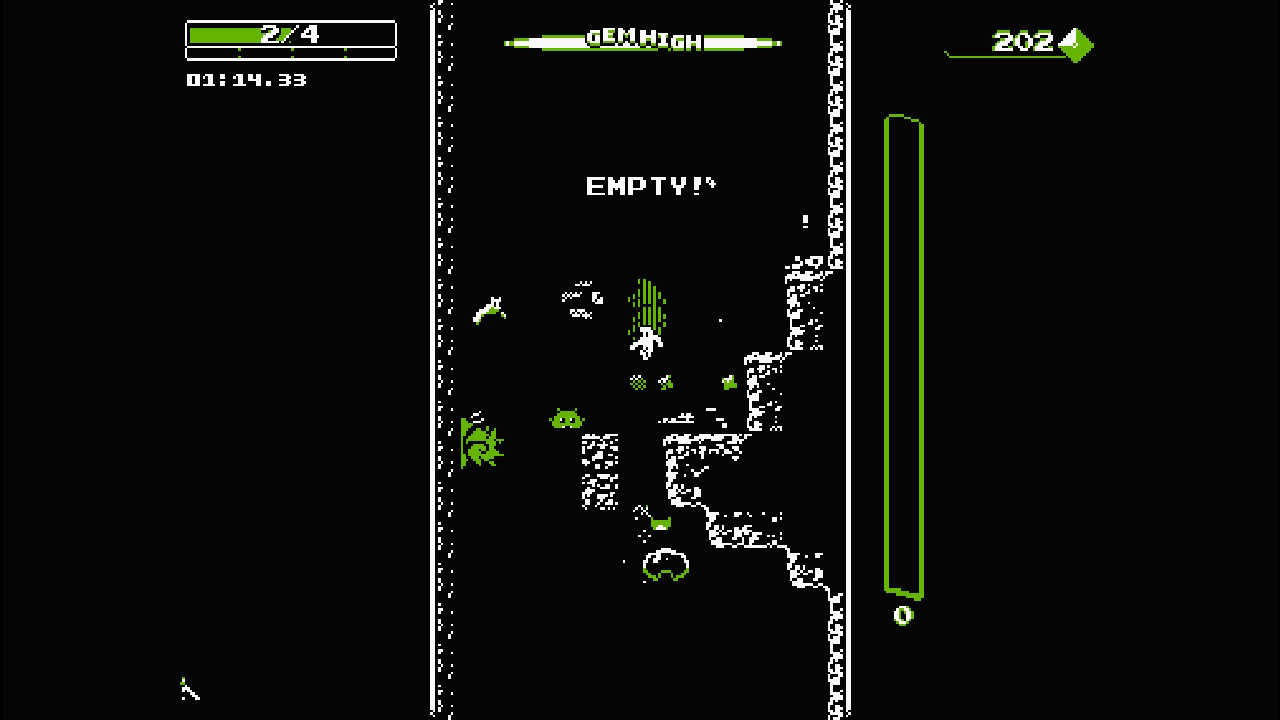This screenshot has width=1280, height=720.
Task: Click the 2/4 level progress bar
Action: (290, 33)
